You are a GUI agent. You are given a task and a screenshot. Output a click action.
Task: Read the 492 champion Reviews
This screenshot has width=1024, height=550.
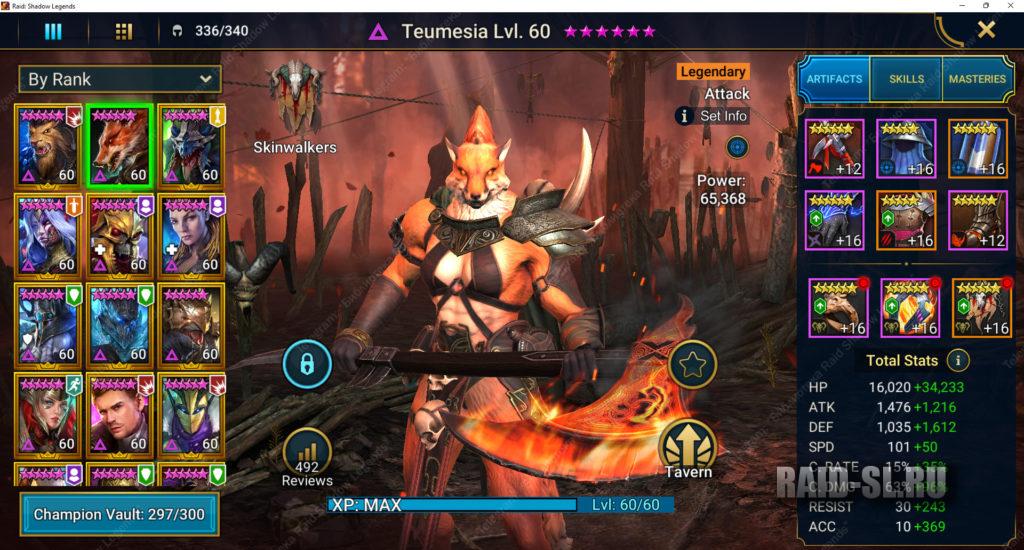pyautogui.click(x=307, y=460)
